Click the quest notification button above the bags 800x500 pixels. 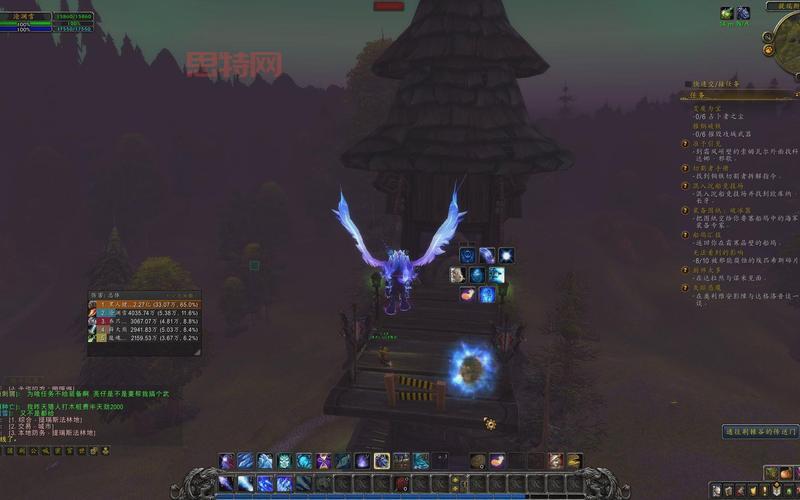[x=761, y=432]
